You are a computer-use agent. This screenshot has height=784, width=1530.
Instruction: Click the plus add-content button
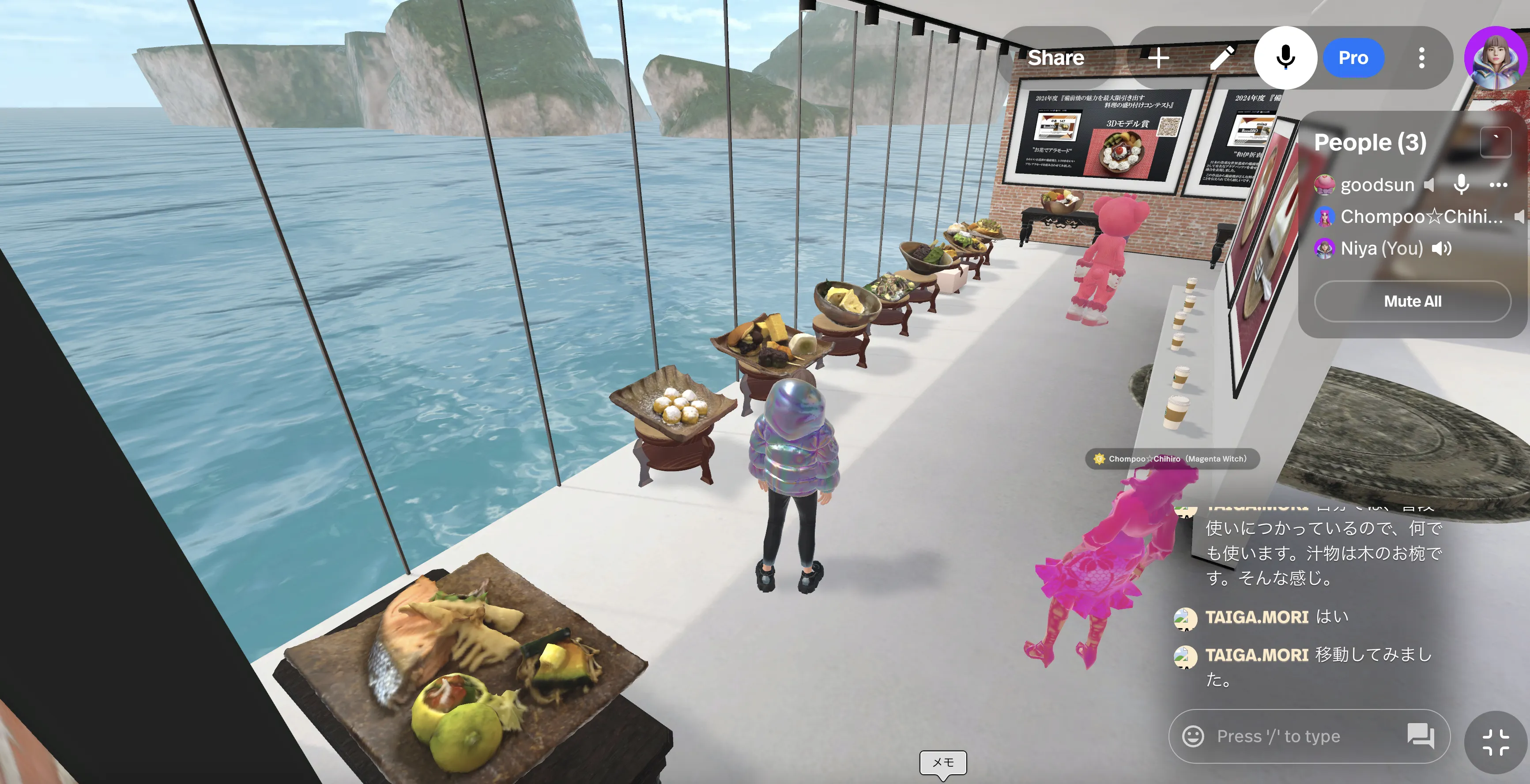(x=1158, y=57)
